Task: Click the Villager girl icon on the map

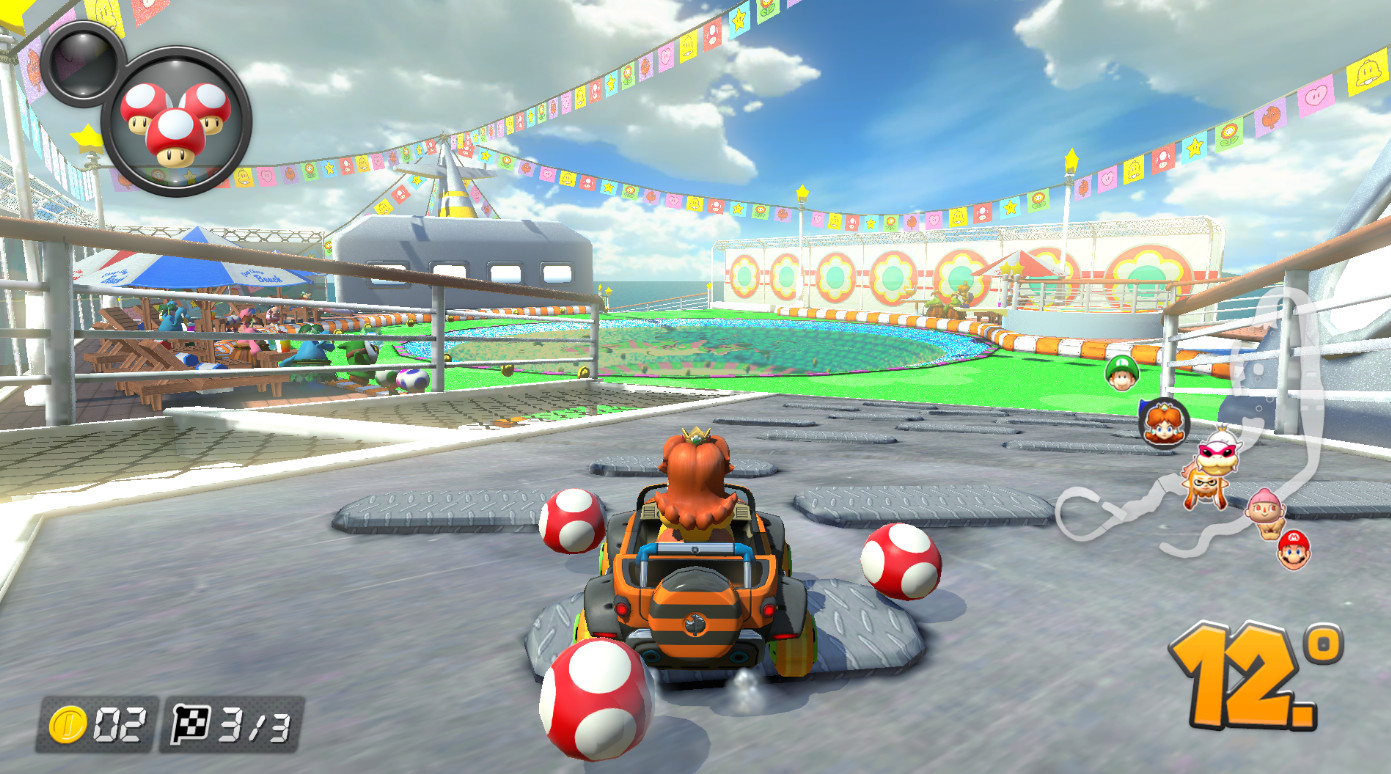Action: pyautogui.click(x=1265, y=510)
